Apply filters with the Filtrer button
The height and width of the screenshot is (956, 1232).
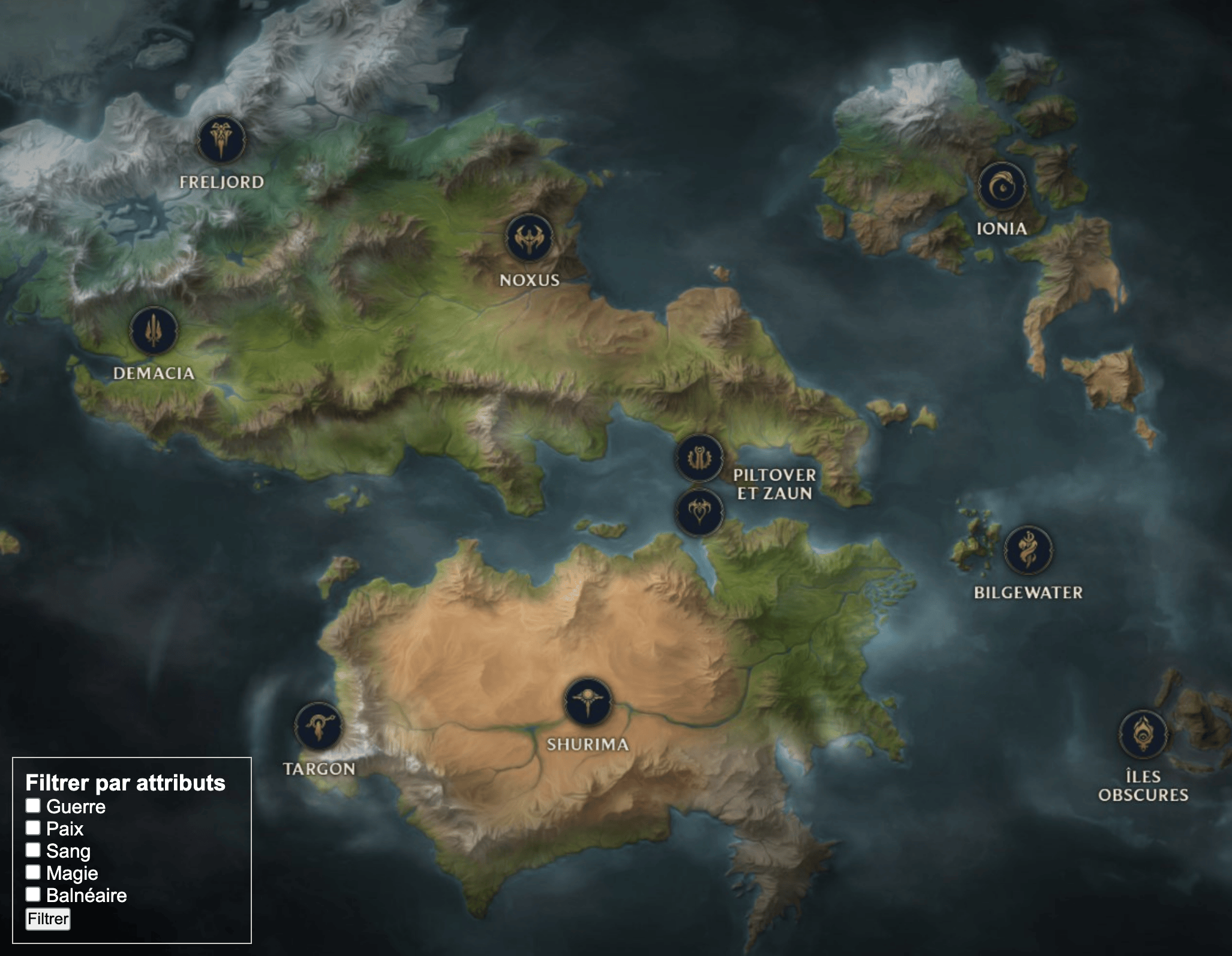click(48, 918)
